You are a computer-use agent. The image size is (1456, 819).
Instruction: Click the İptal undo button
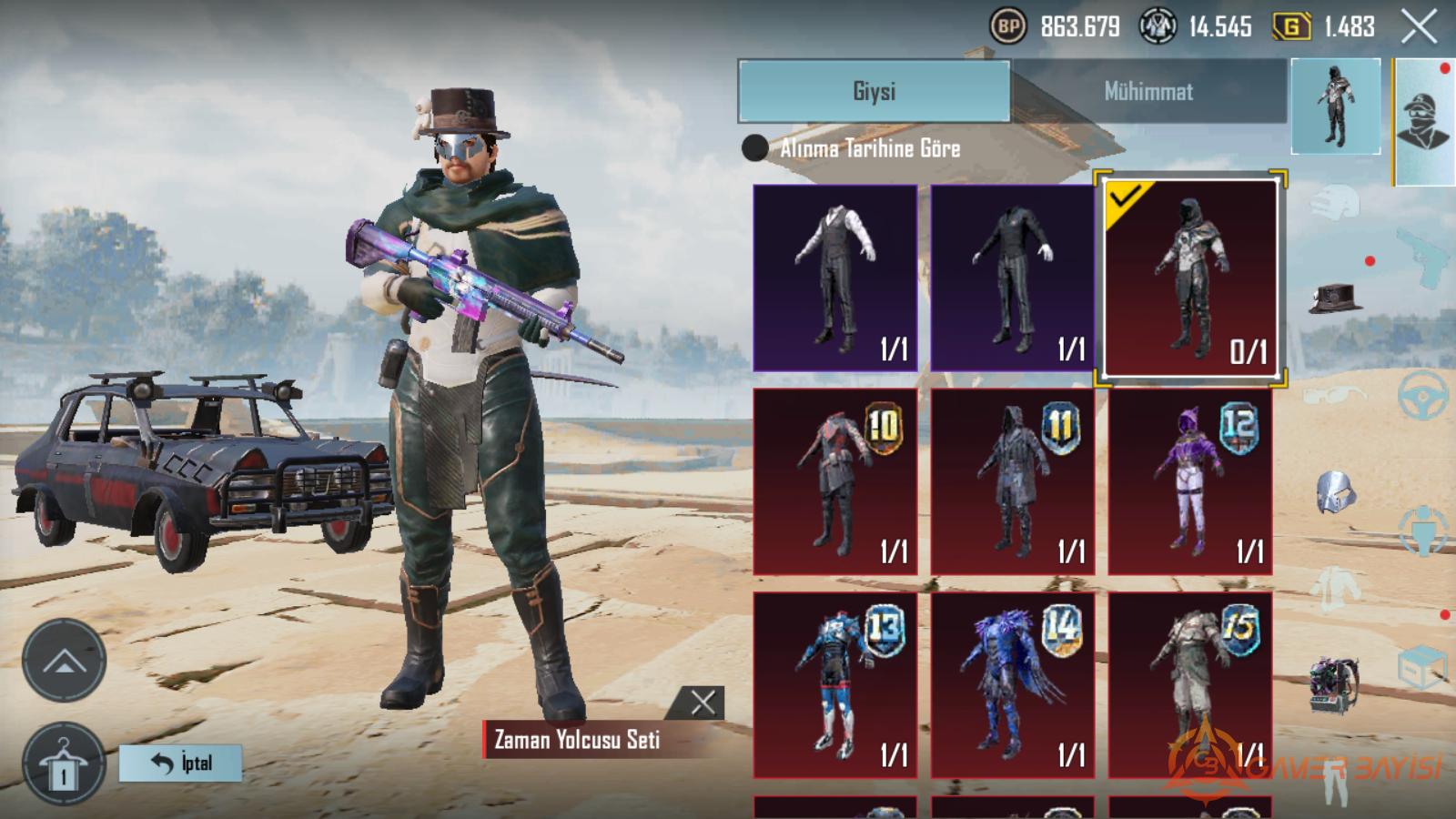(x=181, y=763)
